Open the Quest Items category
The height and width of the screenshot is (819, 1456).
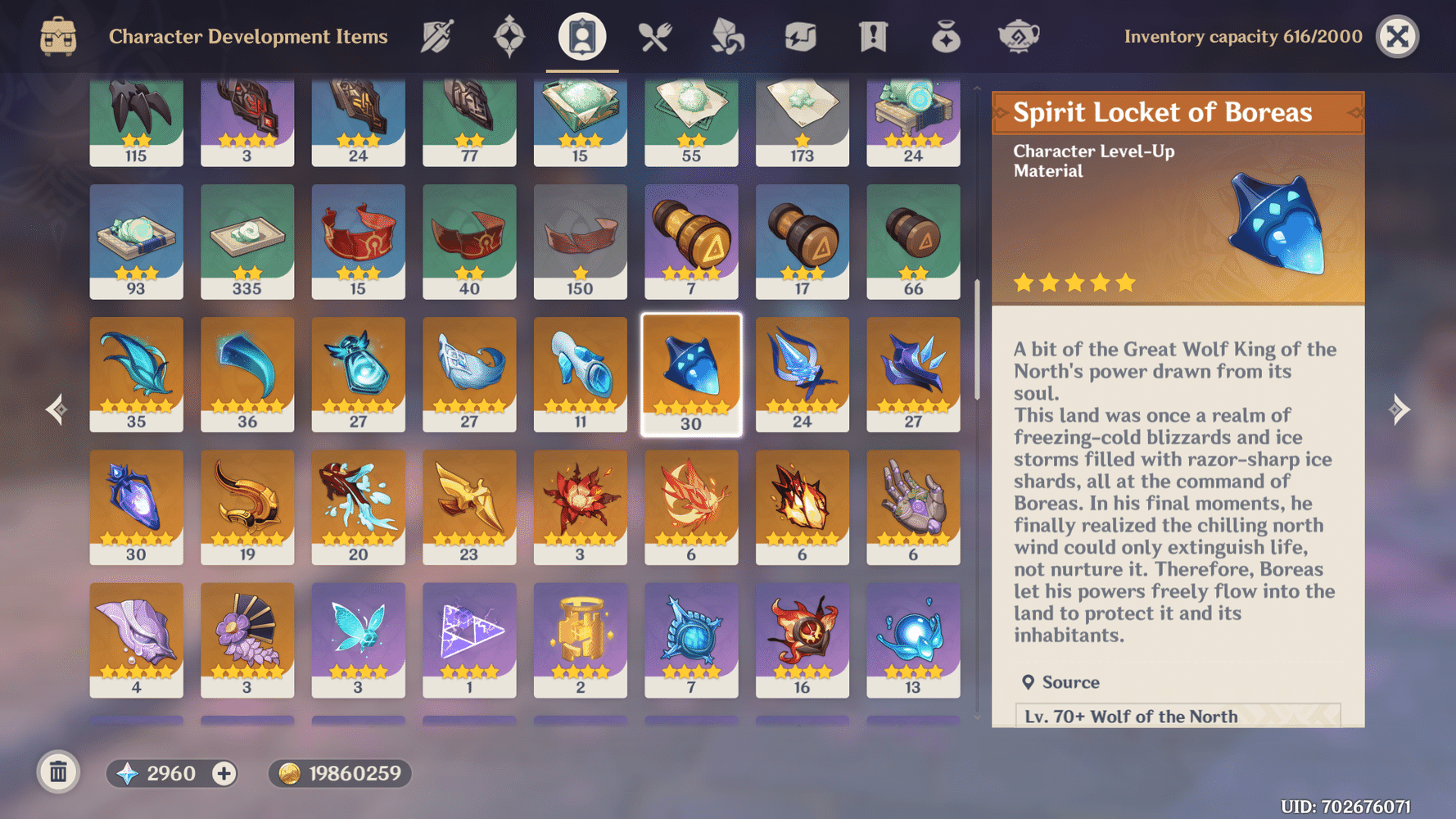click(x=872, y=37)
